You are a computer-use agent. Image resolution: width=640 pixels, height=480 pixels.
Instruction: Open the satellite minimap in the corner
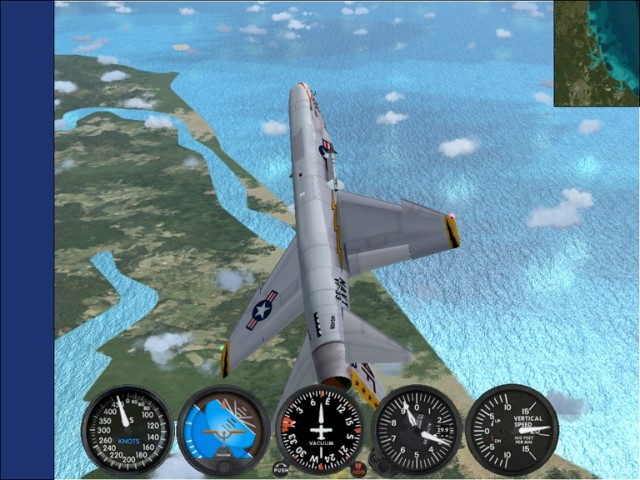click(x=596, y=53)
